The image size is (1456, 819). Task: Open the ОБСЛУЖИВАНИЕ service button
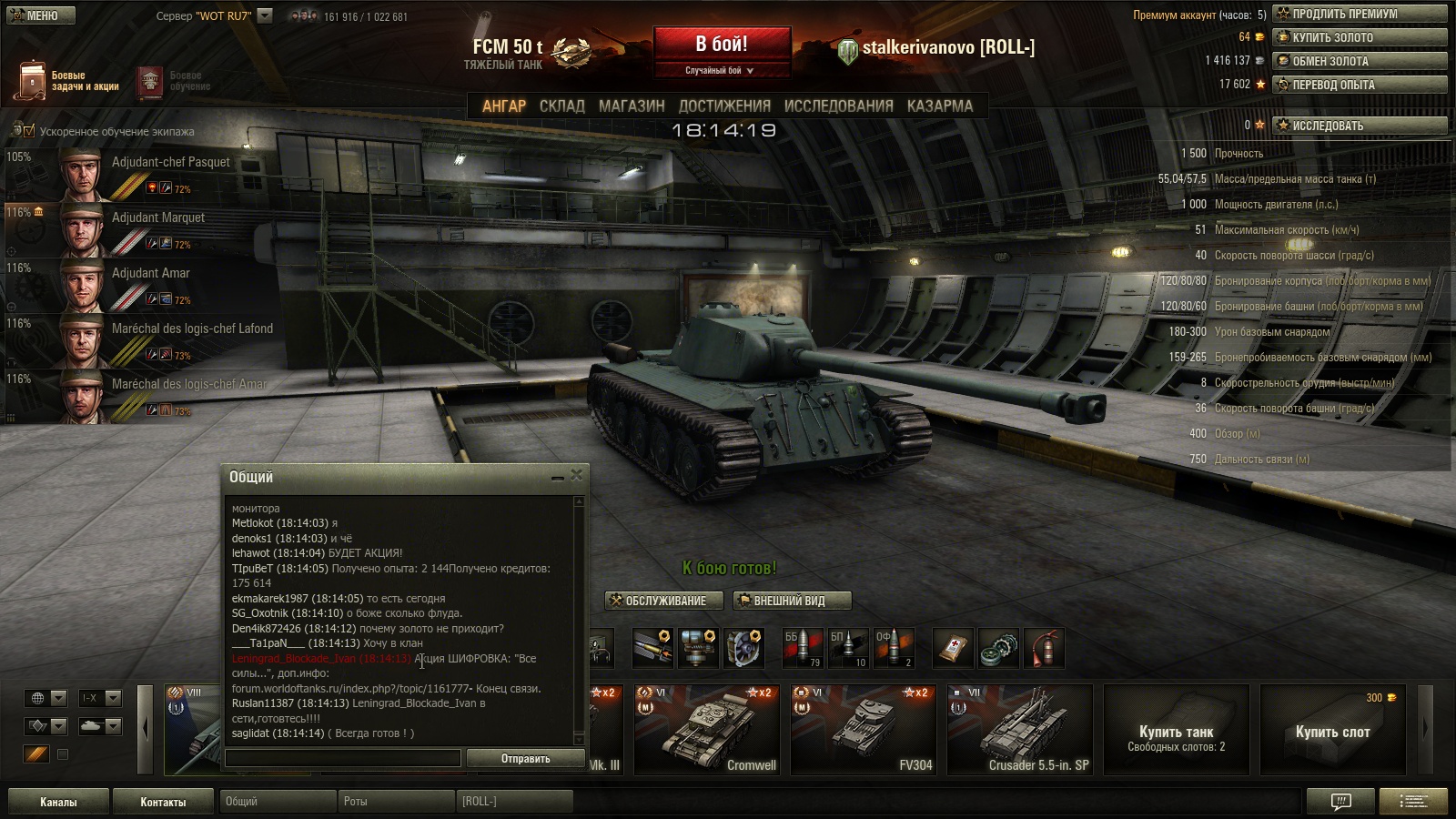665,601
